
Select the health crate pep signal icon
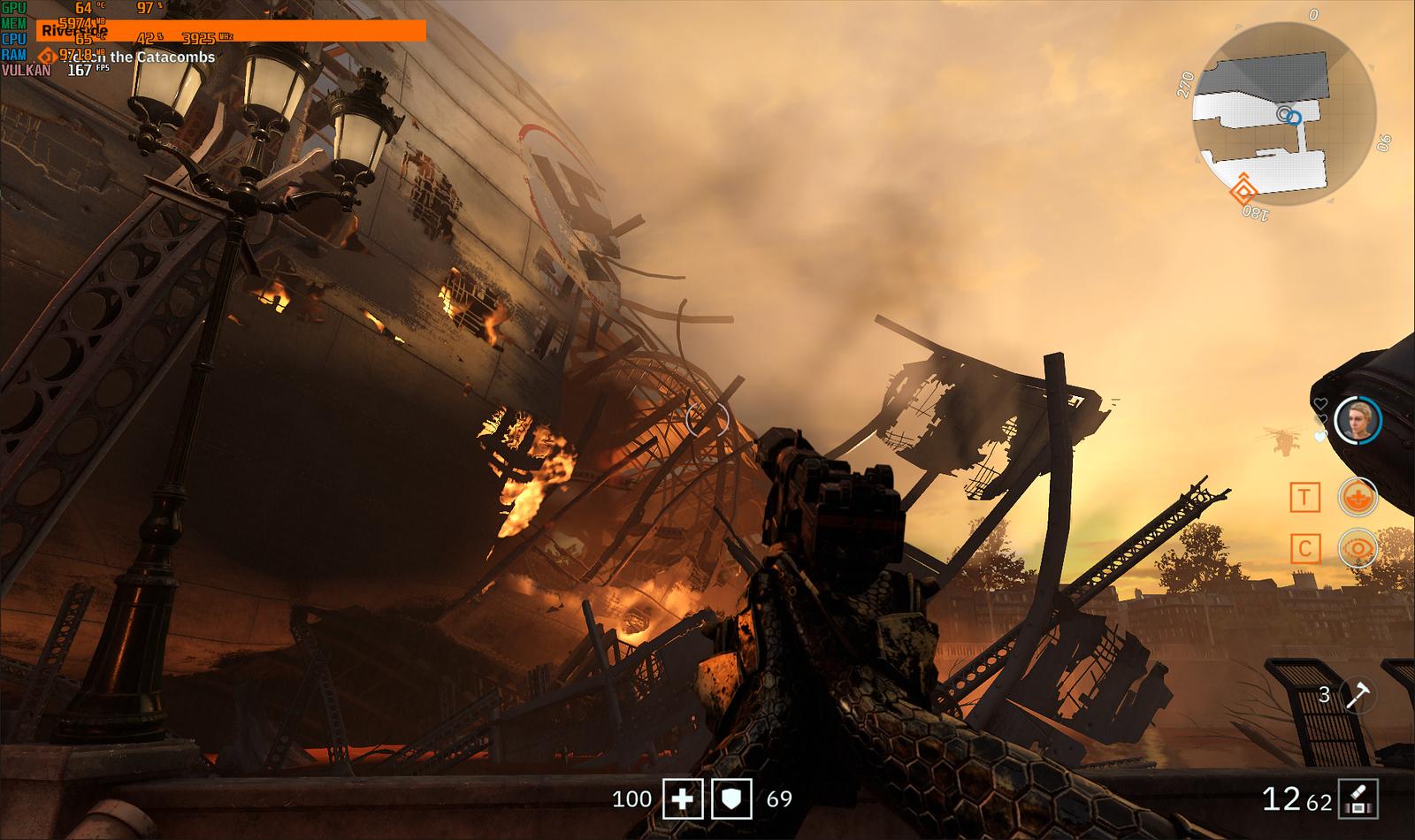[x=1359, y=498]
